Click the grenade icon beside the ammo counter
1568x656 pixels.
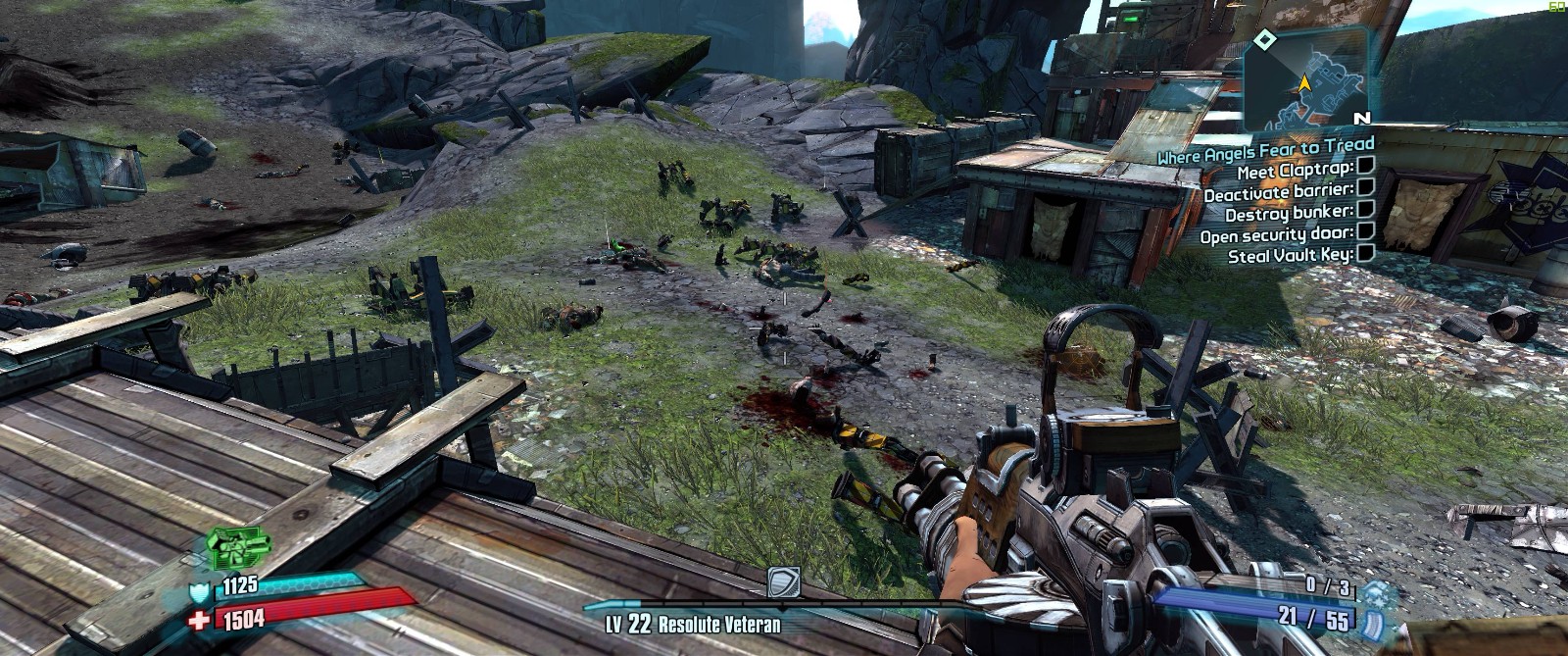(x=1377, y=594)
